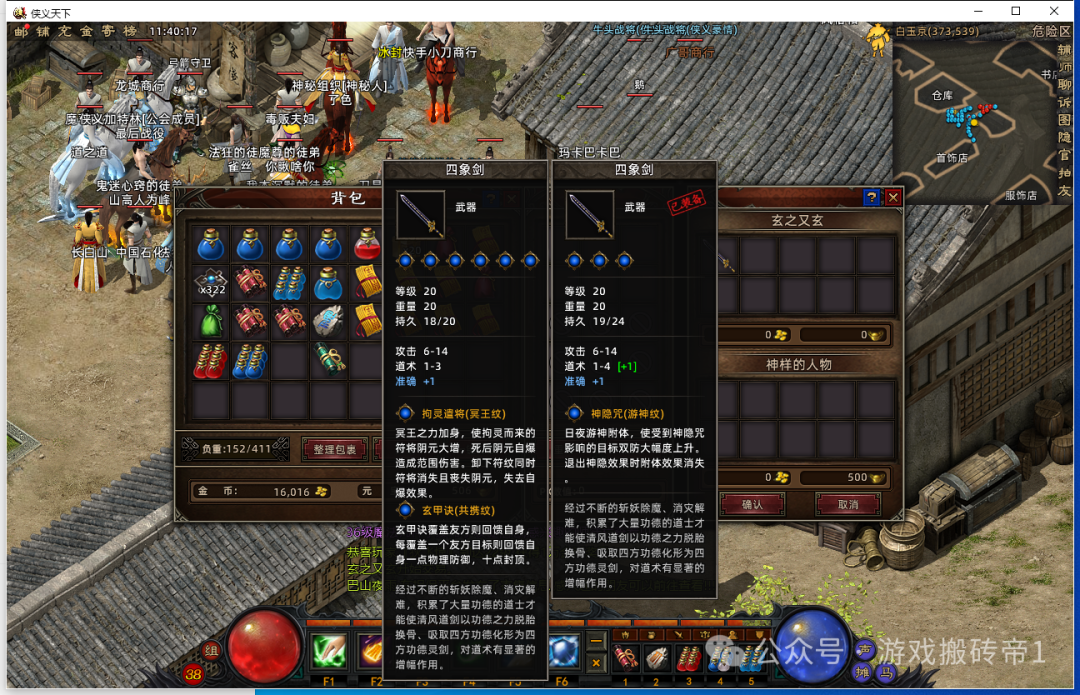Open the blue question mark help
1080x695 pixels.
872,198
